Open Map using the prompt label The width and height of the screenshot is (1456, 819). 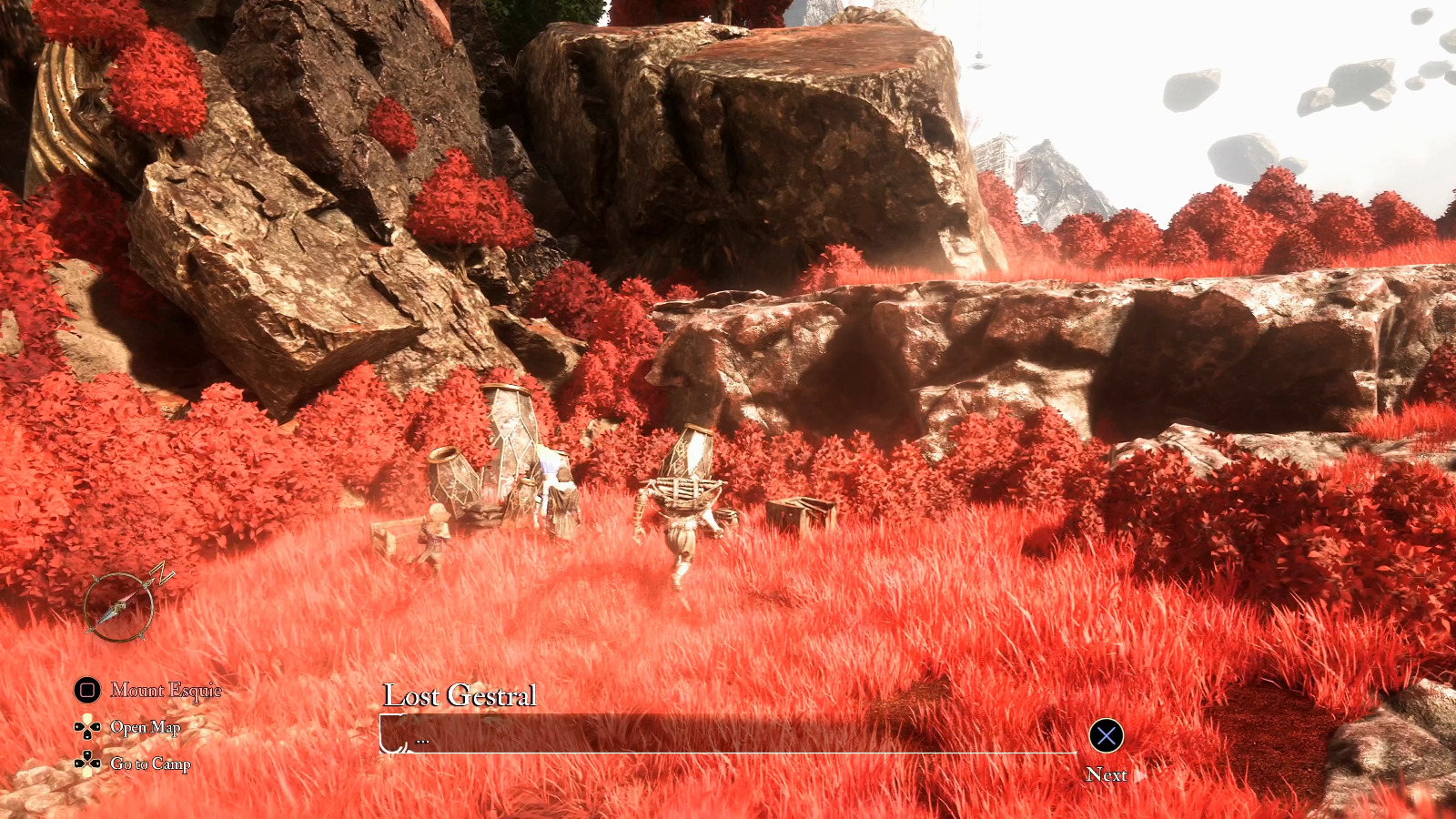(x=146, y=728)
